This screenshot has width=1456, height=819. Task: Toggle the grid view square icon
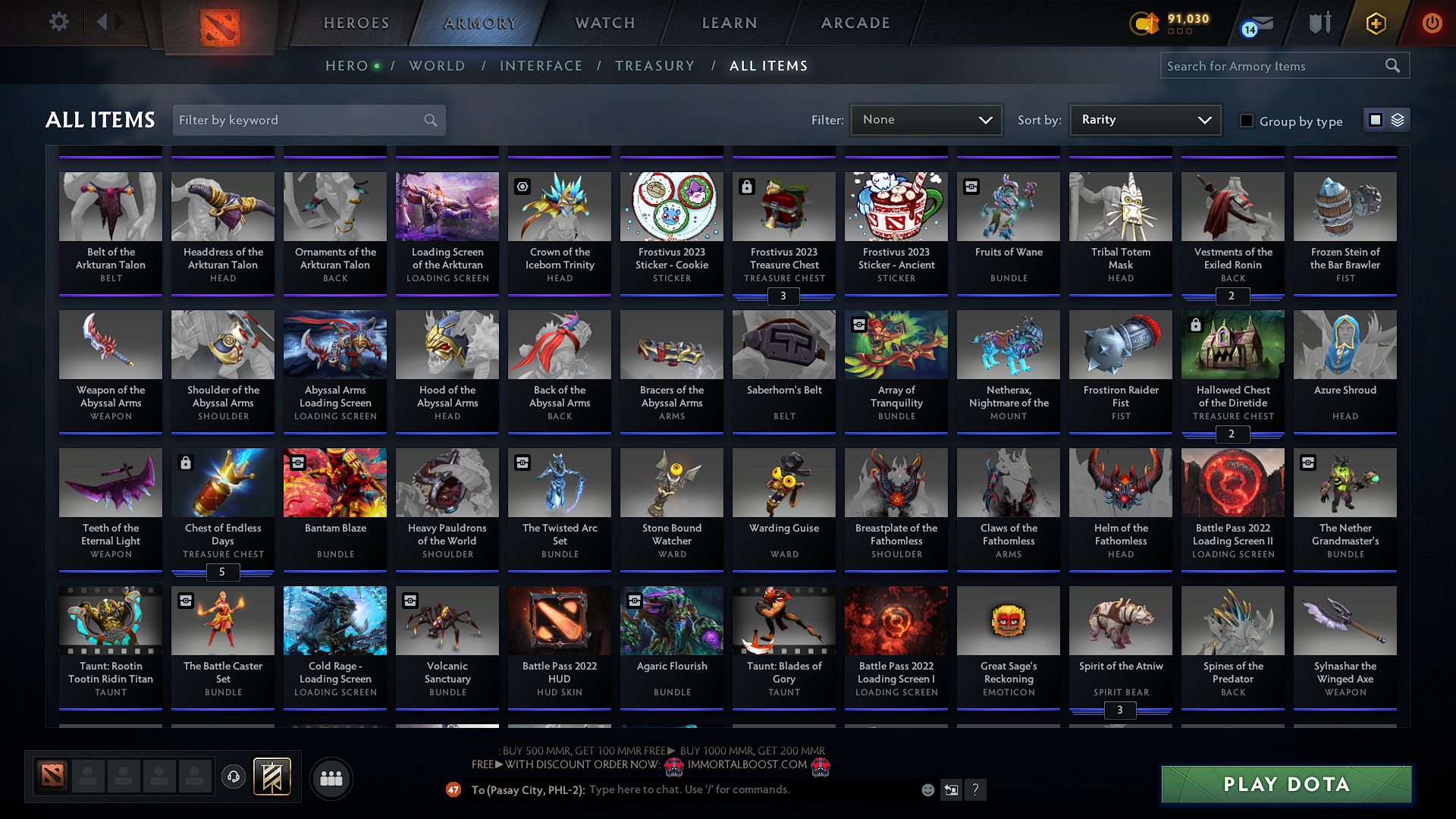(x=1375, y=119)
